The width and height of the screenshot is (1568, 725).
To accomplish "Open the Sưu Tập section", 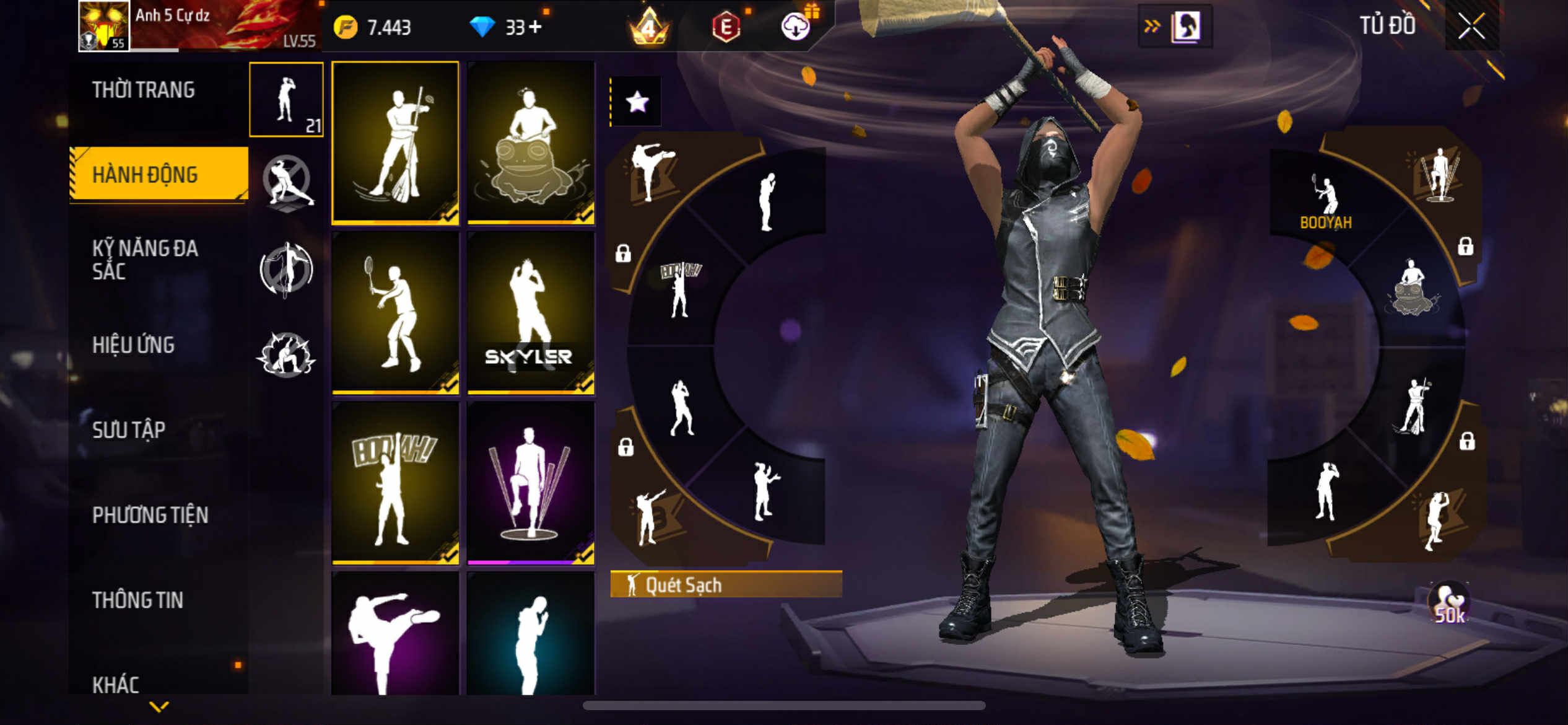I will [x=129, y=429].
